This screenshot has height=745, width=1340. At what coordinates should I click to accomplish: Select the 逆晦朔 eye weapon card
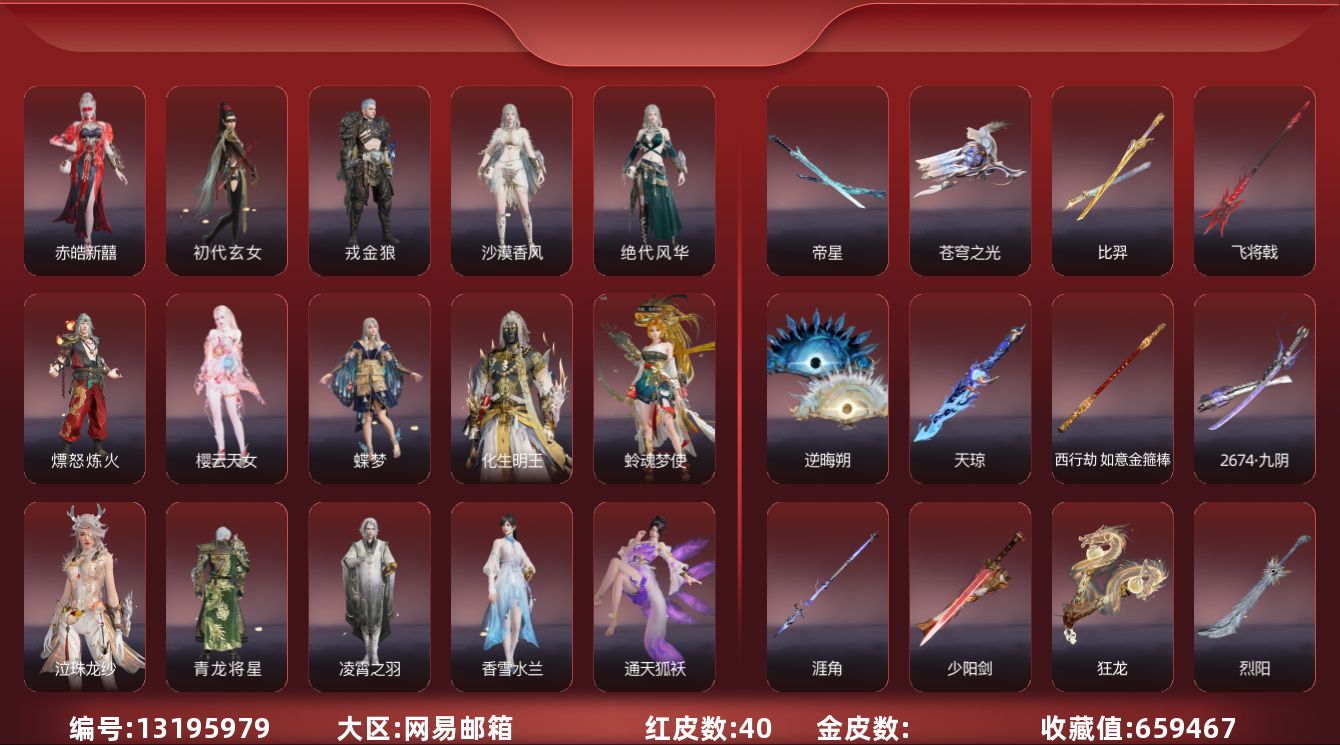click(828, 388)
